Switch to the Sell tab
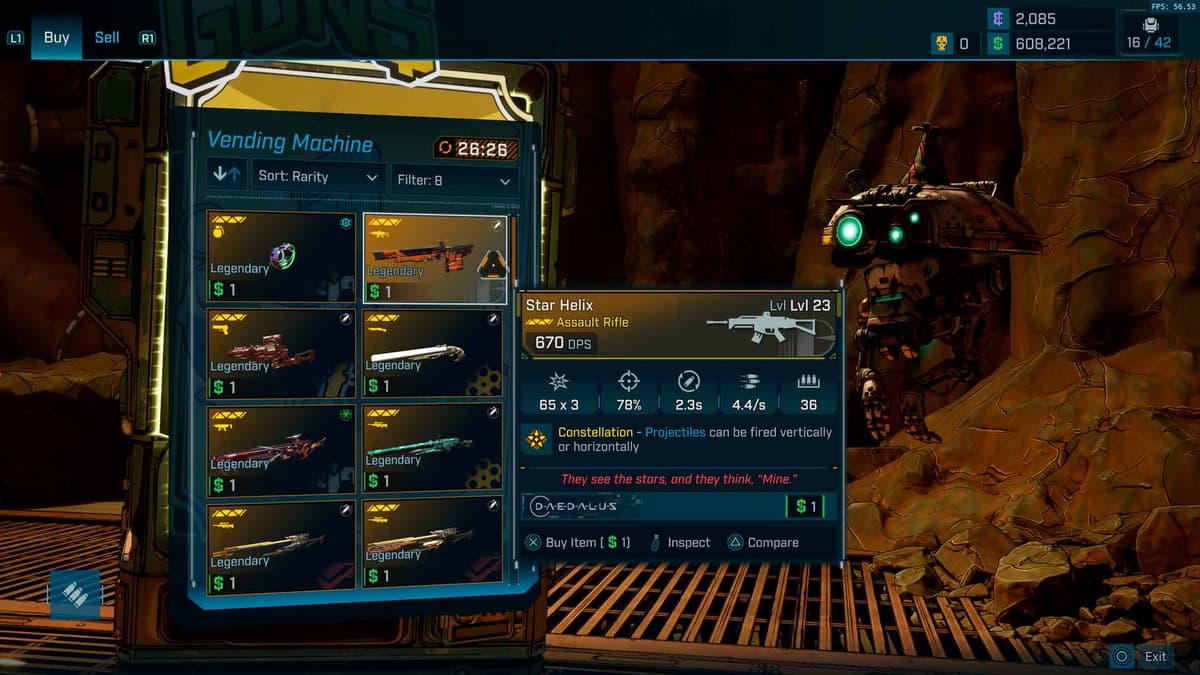The image size is (1200, 675). [x=107, y=38]
